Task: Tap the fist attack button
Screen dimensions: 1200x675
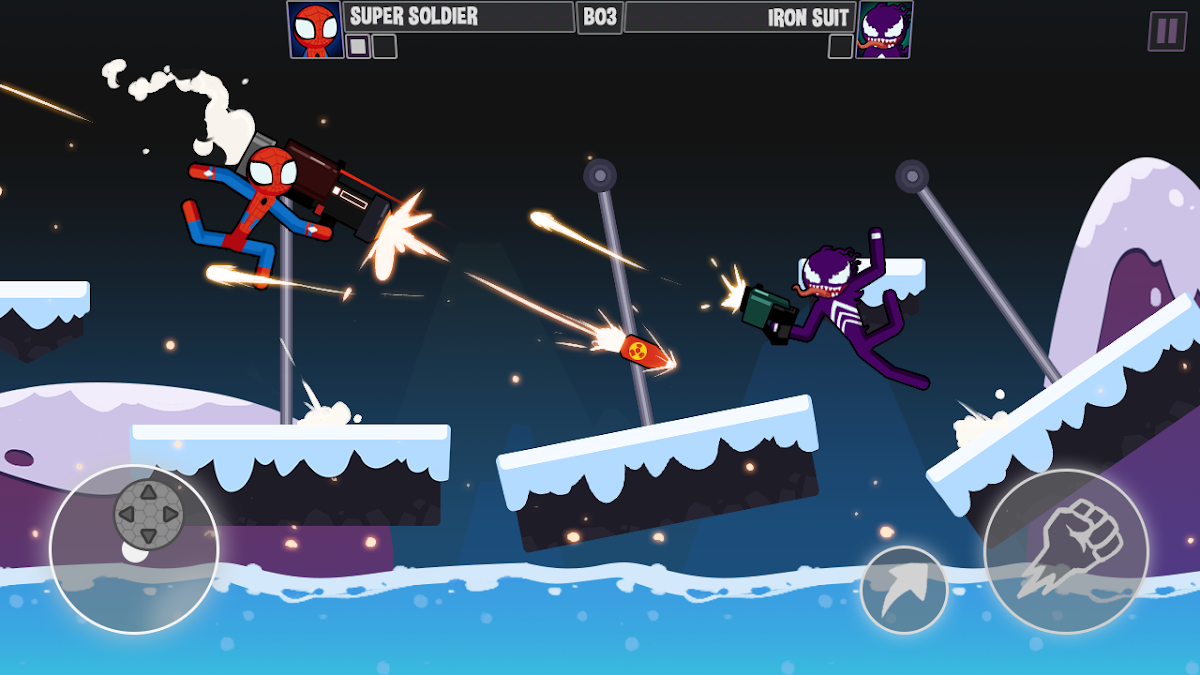Action: coord(1066,551)
